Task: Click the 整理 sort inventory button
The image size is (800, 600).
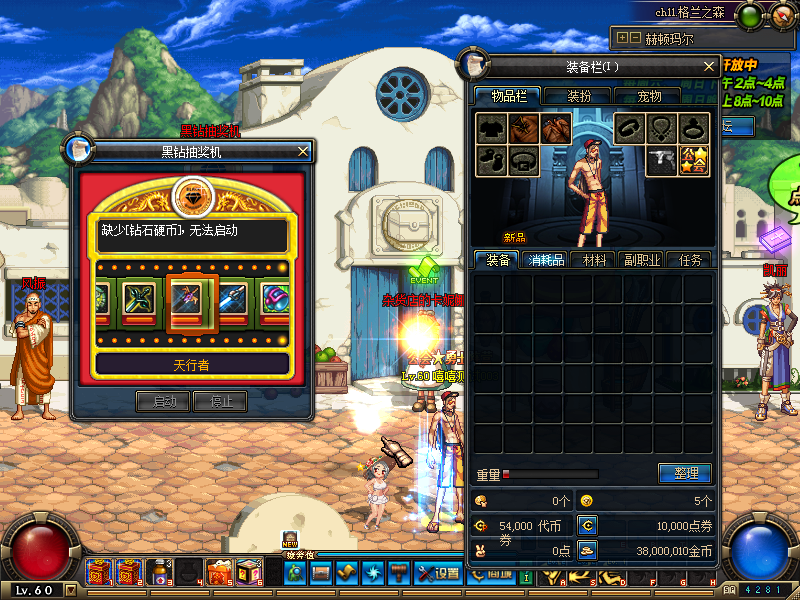Action: point(684,473)
